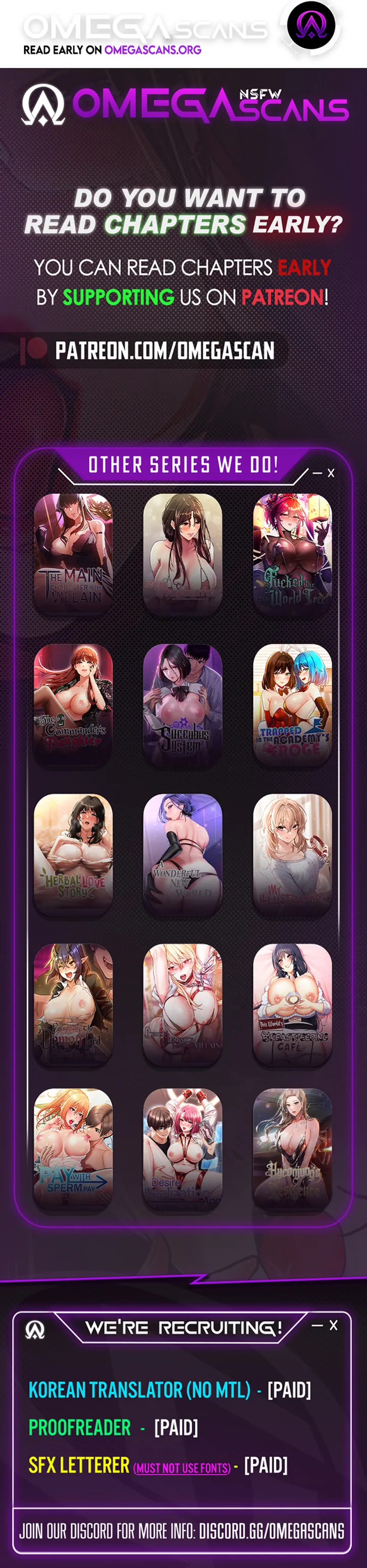
Task: Click the SFX Letterer recruiting listing
Action: click(x=79, y=1465)
